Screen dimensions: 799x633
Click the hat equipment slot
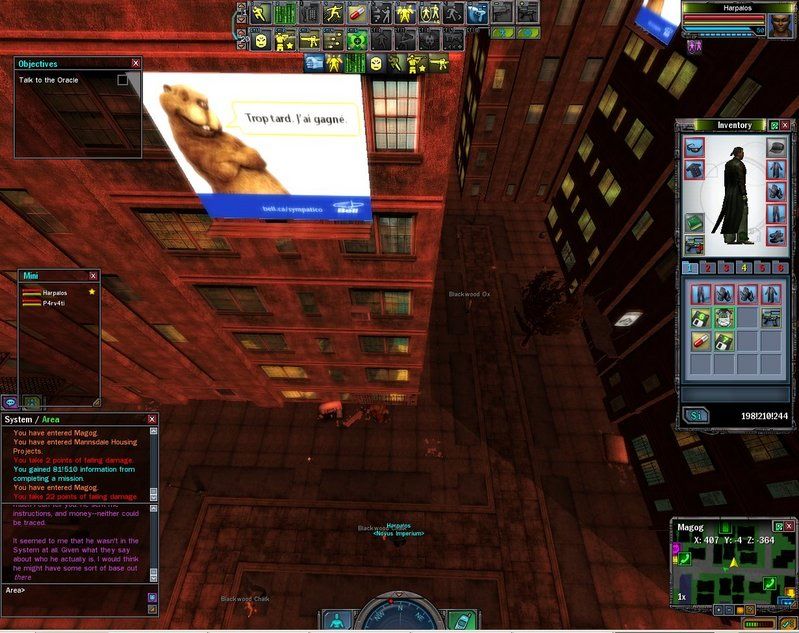click(x=776, y=147)
